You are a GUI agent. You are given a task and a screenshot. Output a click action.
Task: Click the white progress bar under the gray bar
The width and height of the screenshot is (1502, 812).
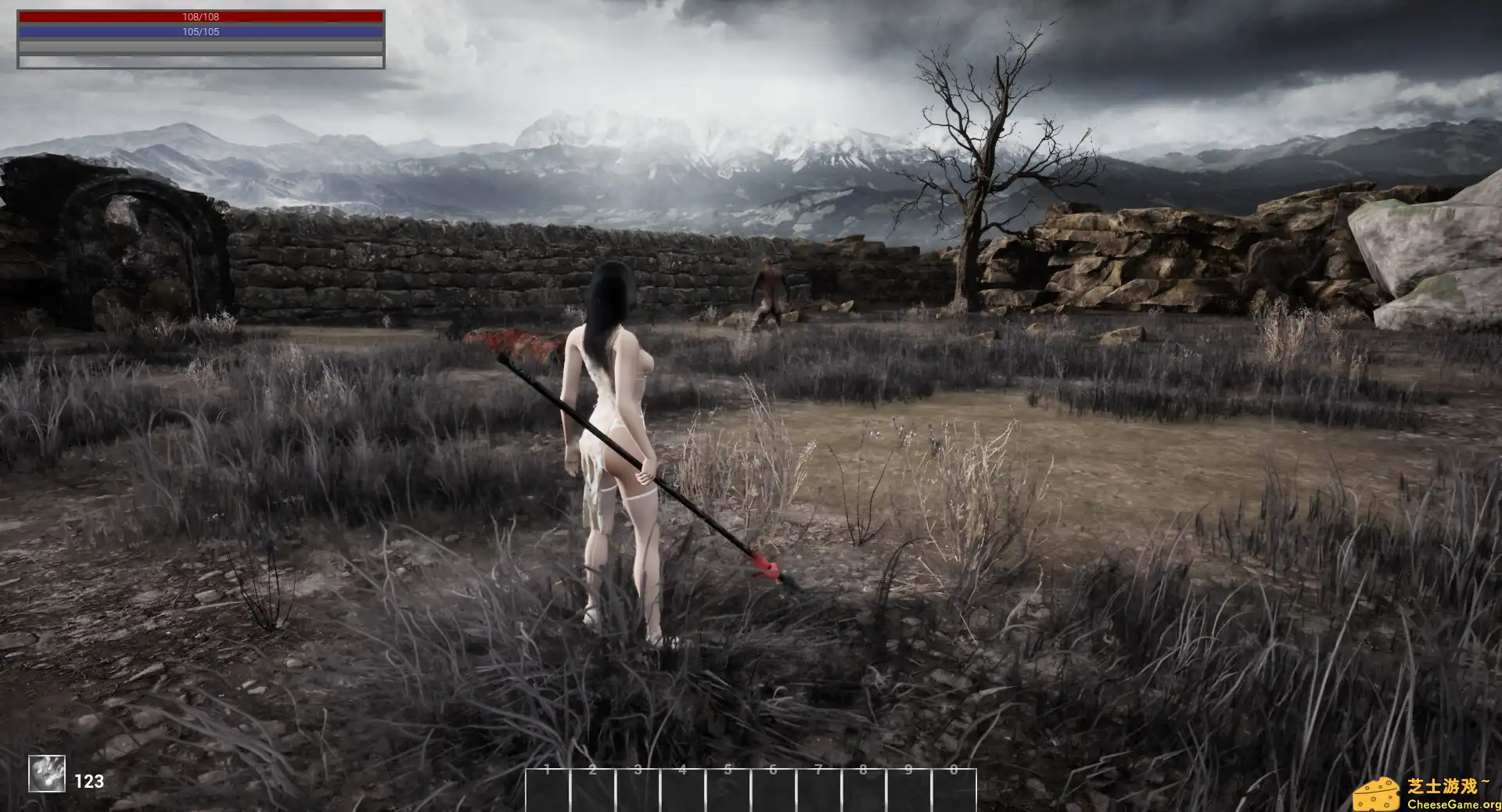click(202, 59)
